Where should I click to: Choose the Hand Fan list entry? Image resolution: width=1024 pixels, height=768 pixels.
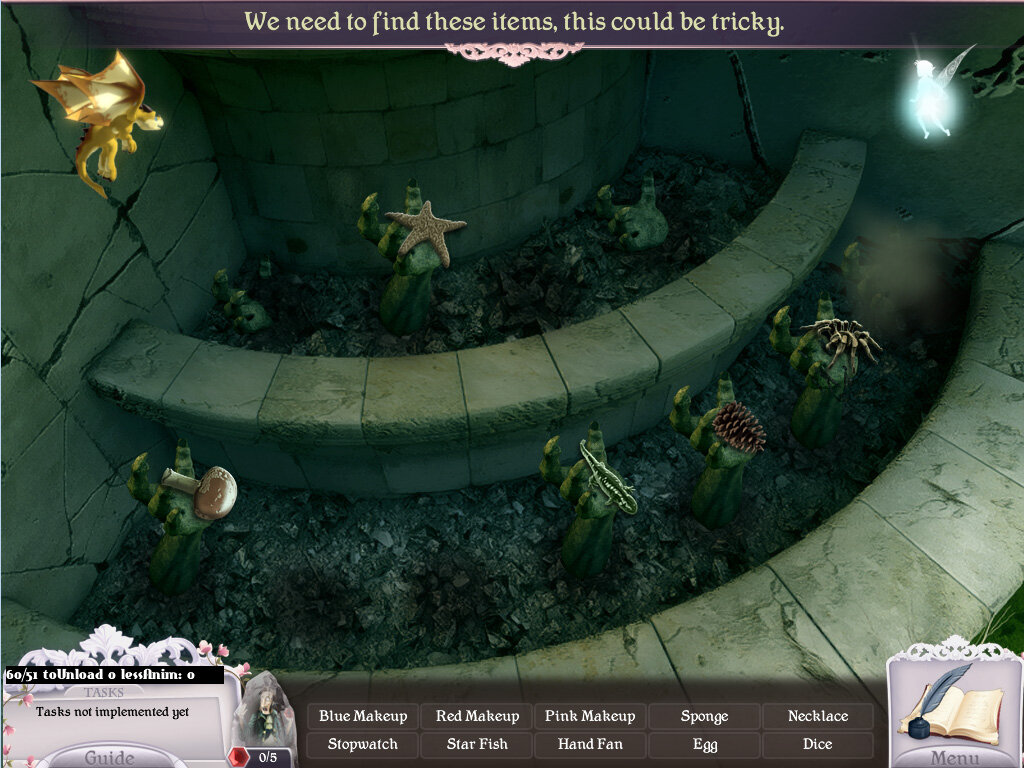tap(590, 744)
